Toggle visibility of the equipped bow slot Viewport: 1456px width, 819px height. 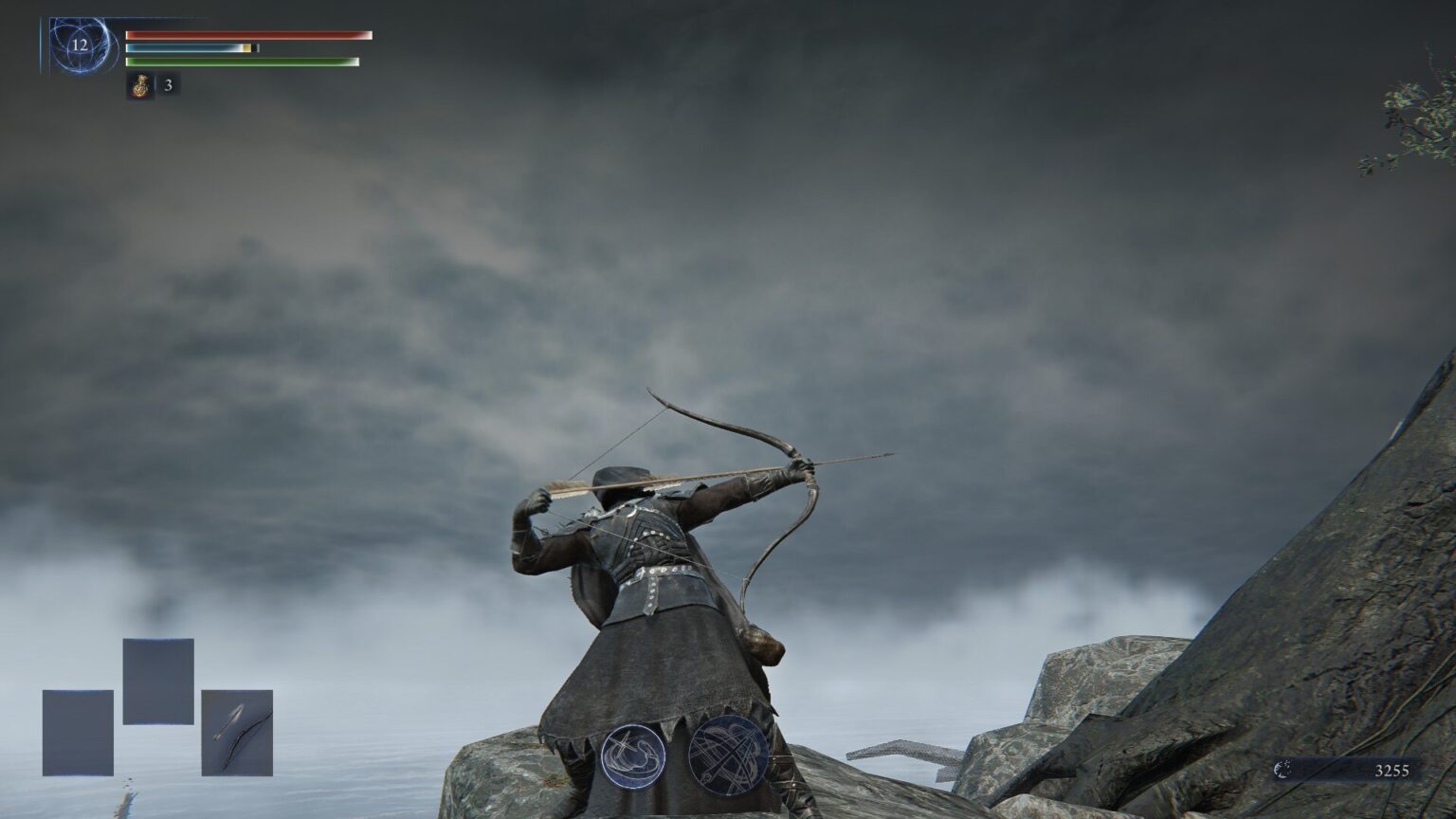[236, 732]
